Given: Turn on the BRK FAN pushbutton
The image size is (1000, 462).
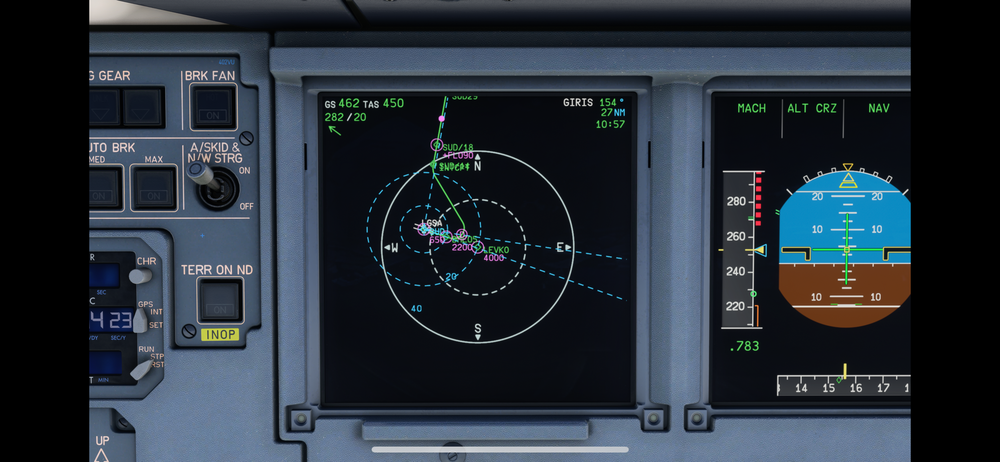Looking at the screenshot, I should (213, 106).
